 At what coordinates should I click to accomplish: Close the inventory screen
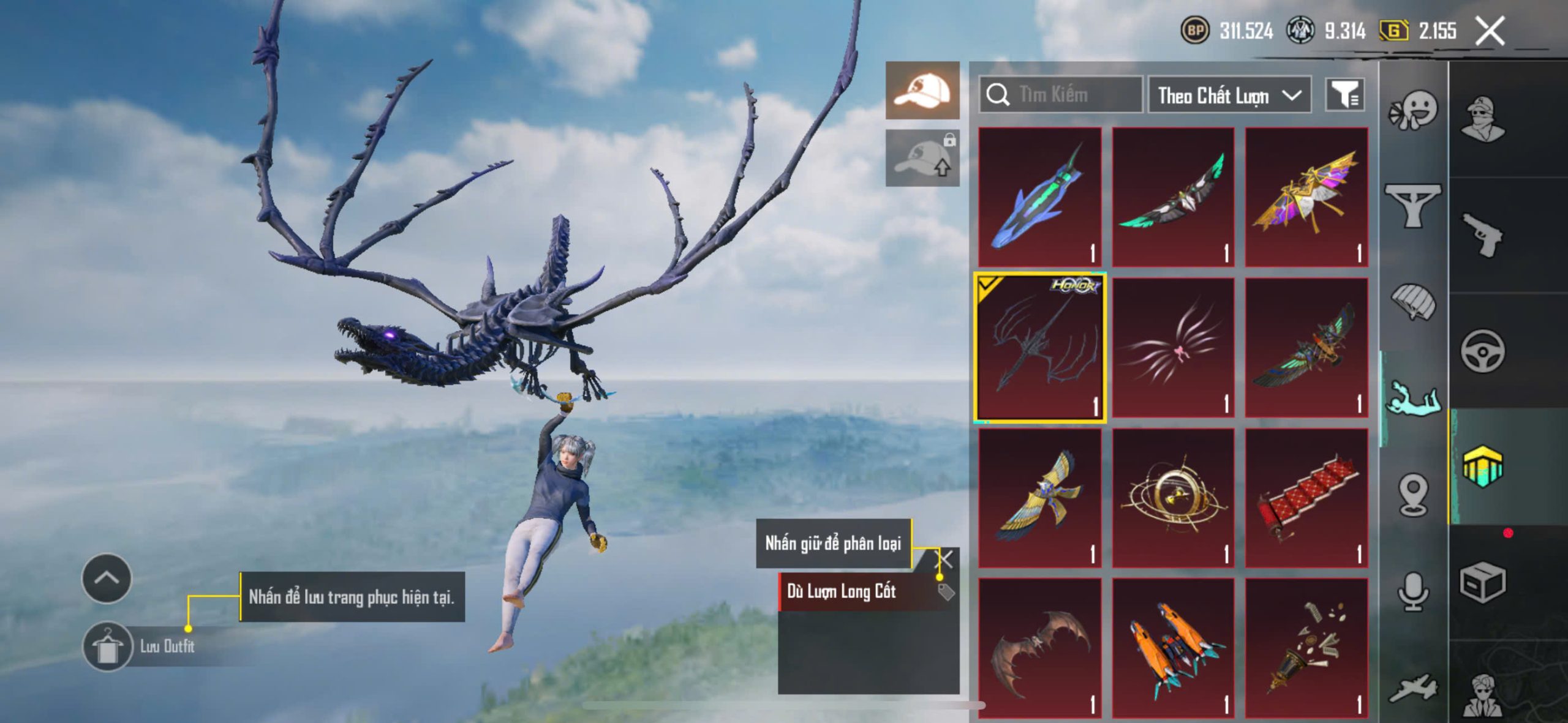[x=1490, y=31]
